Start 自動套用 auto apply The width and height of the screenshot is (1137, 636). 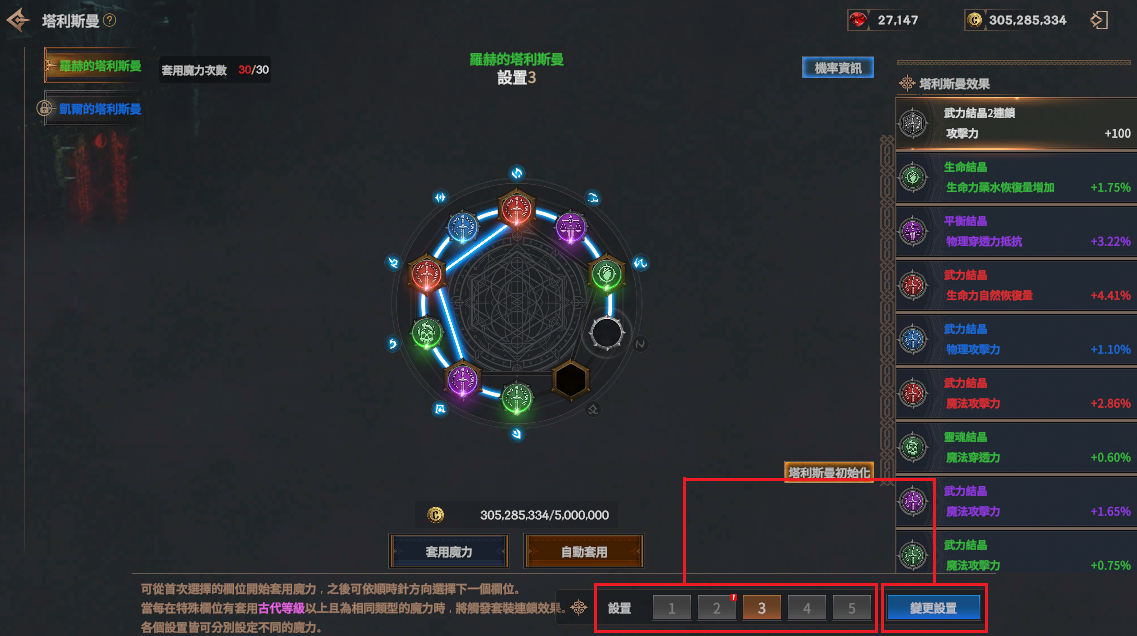584,551
